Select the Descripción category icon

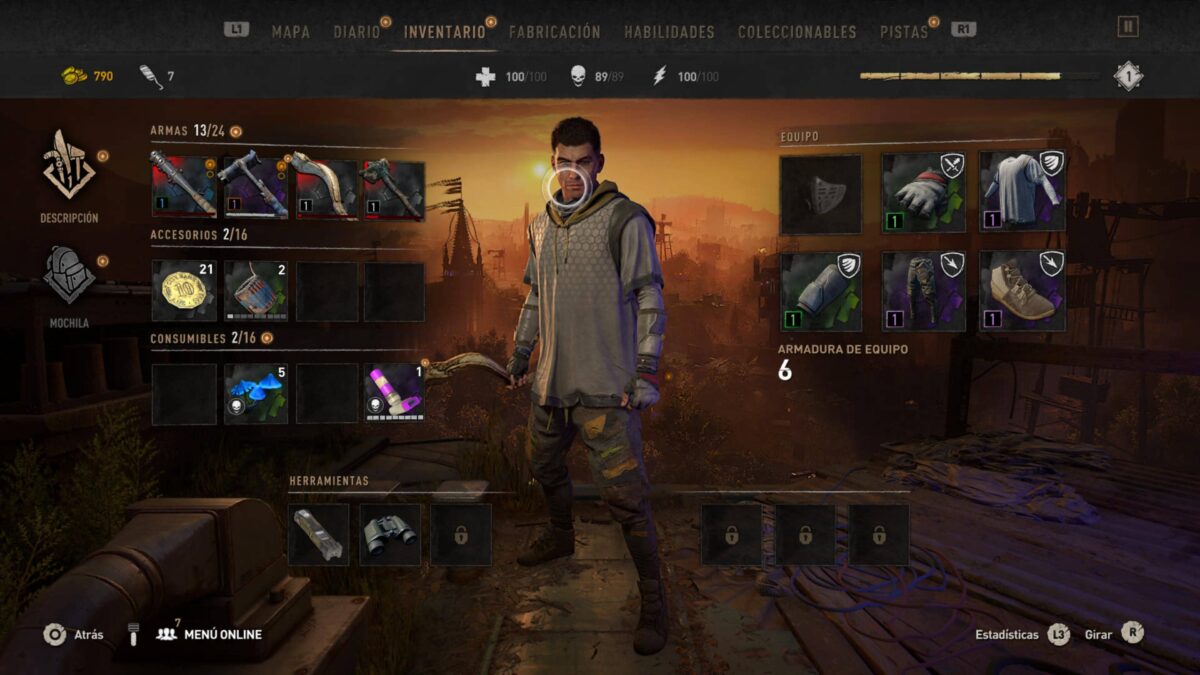pyautogui.click(x=69, y=170)
